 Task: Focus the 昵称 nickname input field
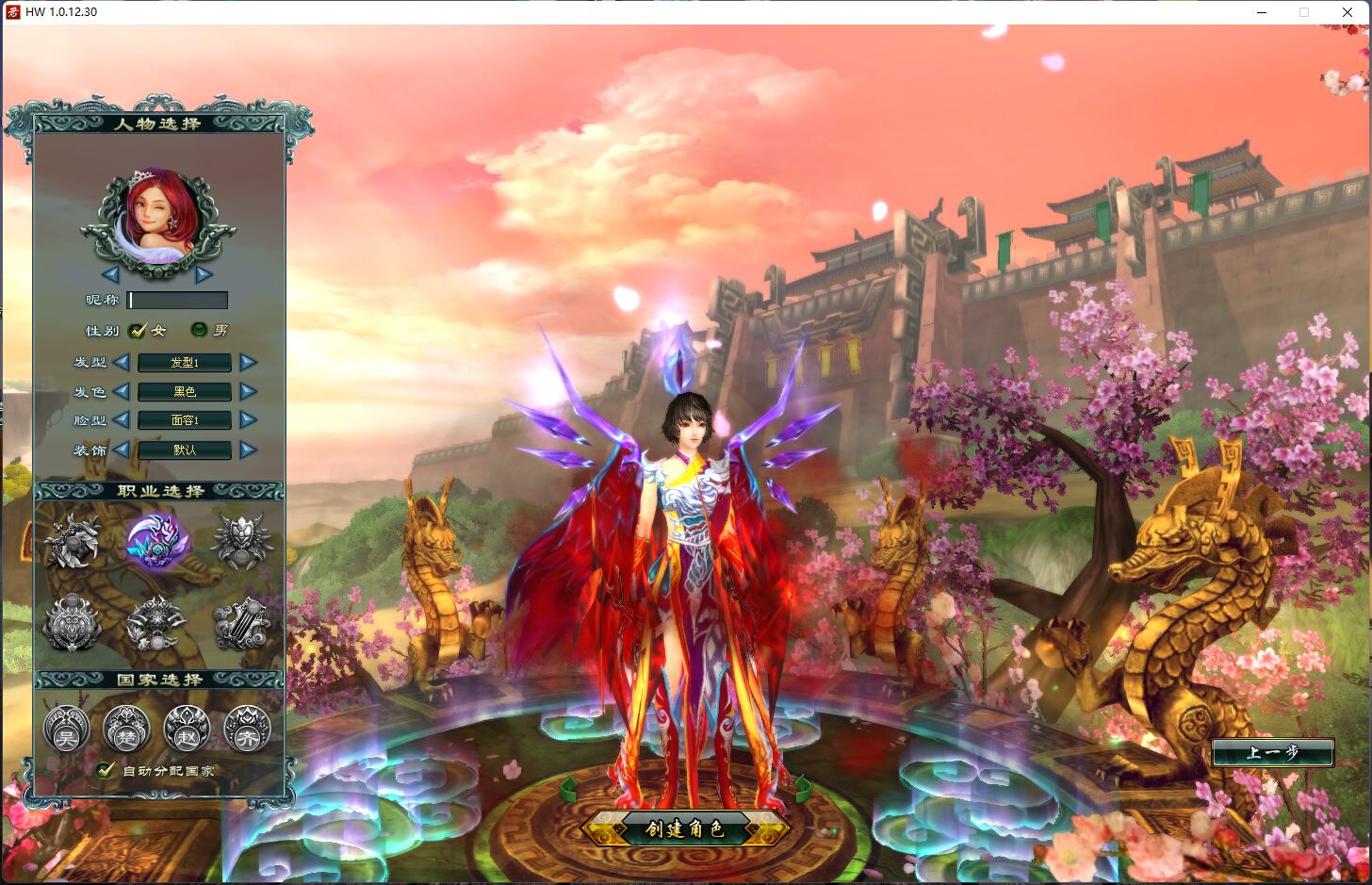click(x=178, y=301)
